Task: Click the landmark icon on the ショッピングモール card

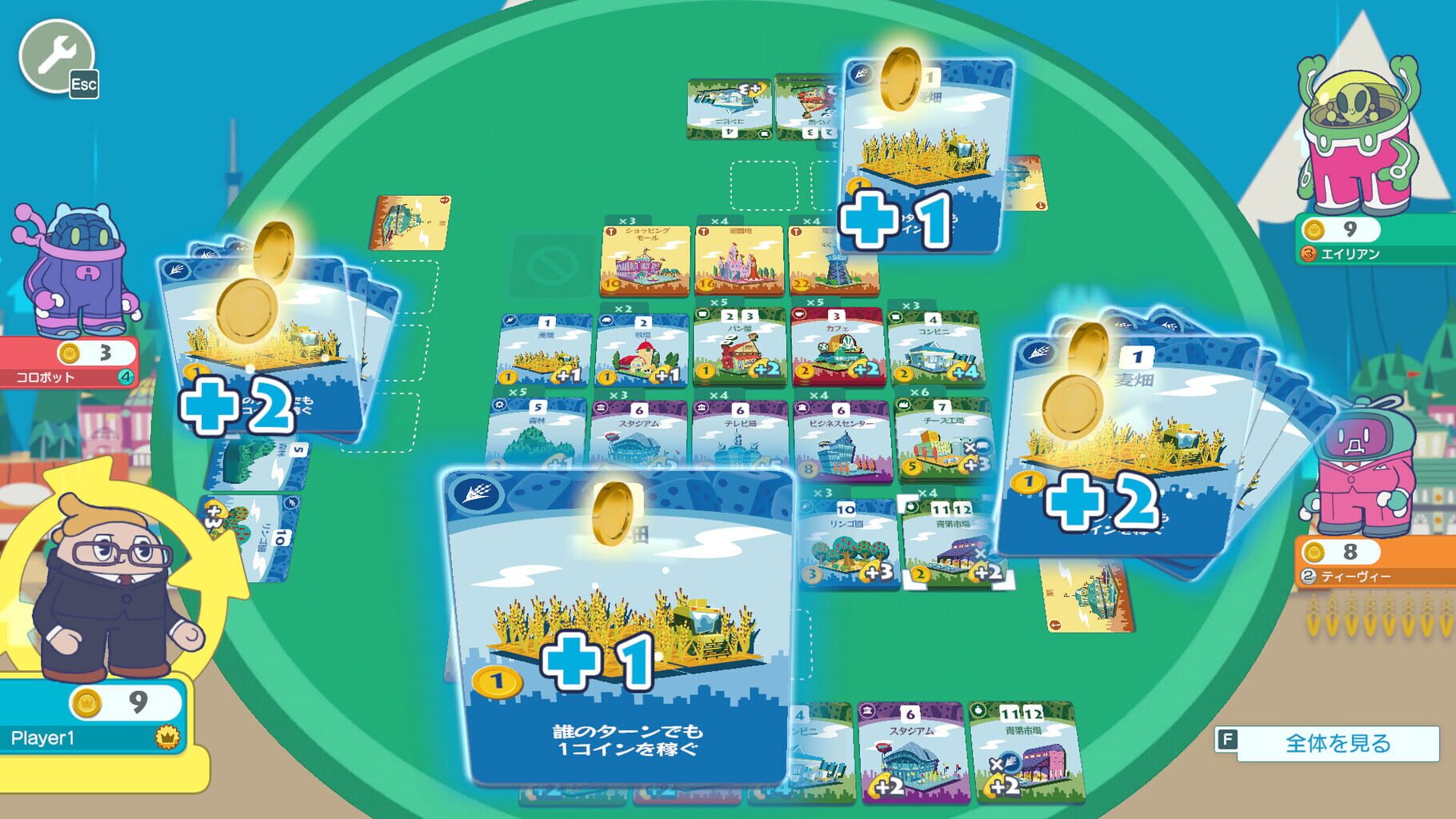Action: 611,230
